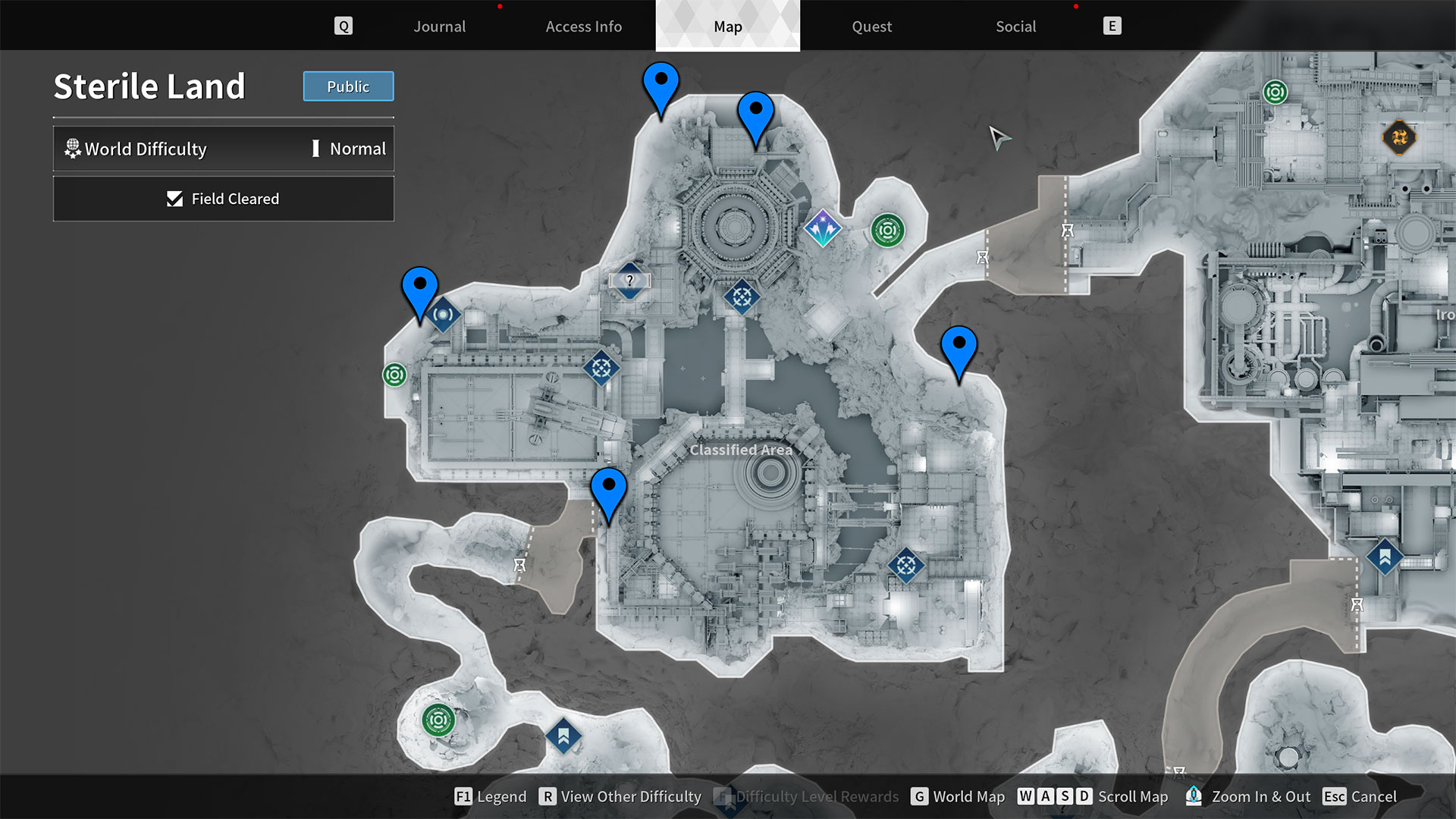Screen dimensions: 1456x819
Task: Switch to the Access Info tab
Action: [x=584, y=26]
